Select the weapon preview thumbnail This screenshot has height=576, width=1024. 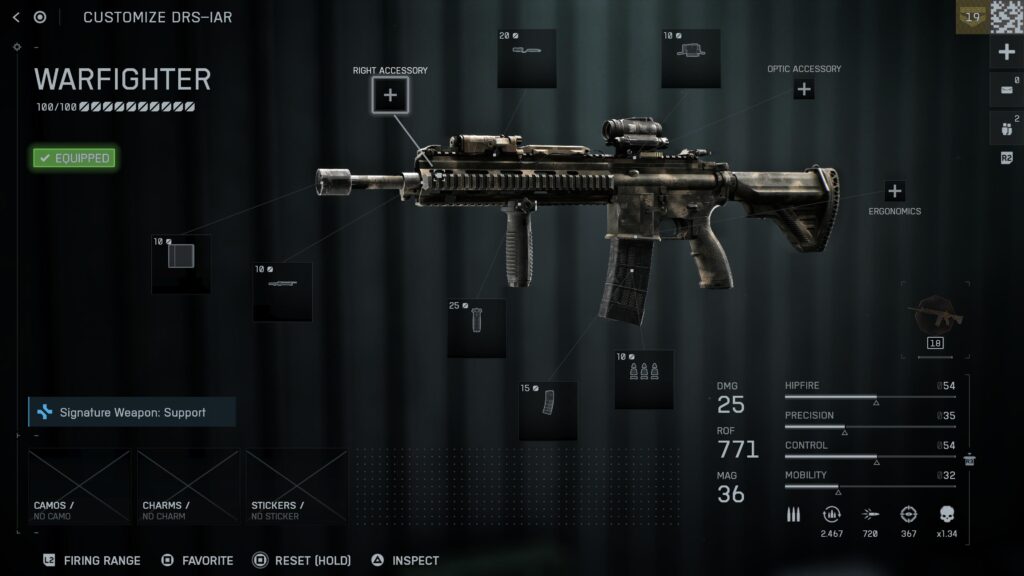click(936, 317)
